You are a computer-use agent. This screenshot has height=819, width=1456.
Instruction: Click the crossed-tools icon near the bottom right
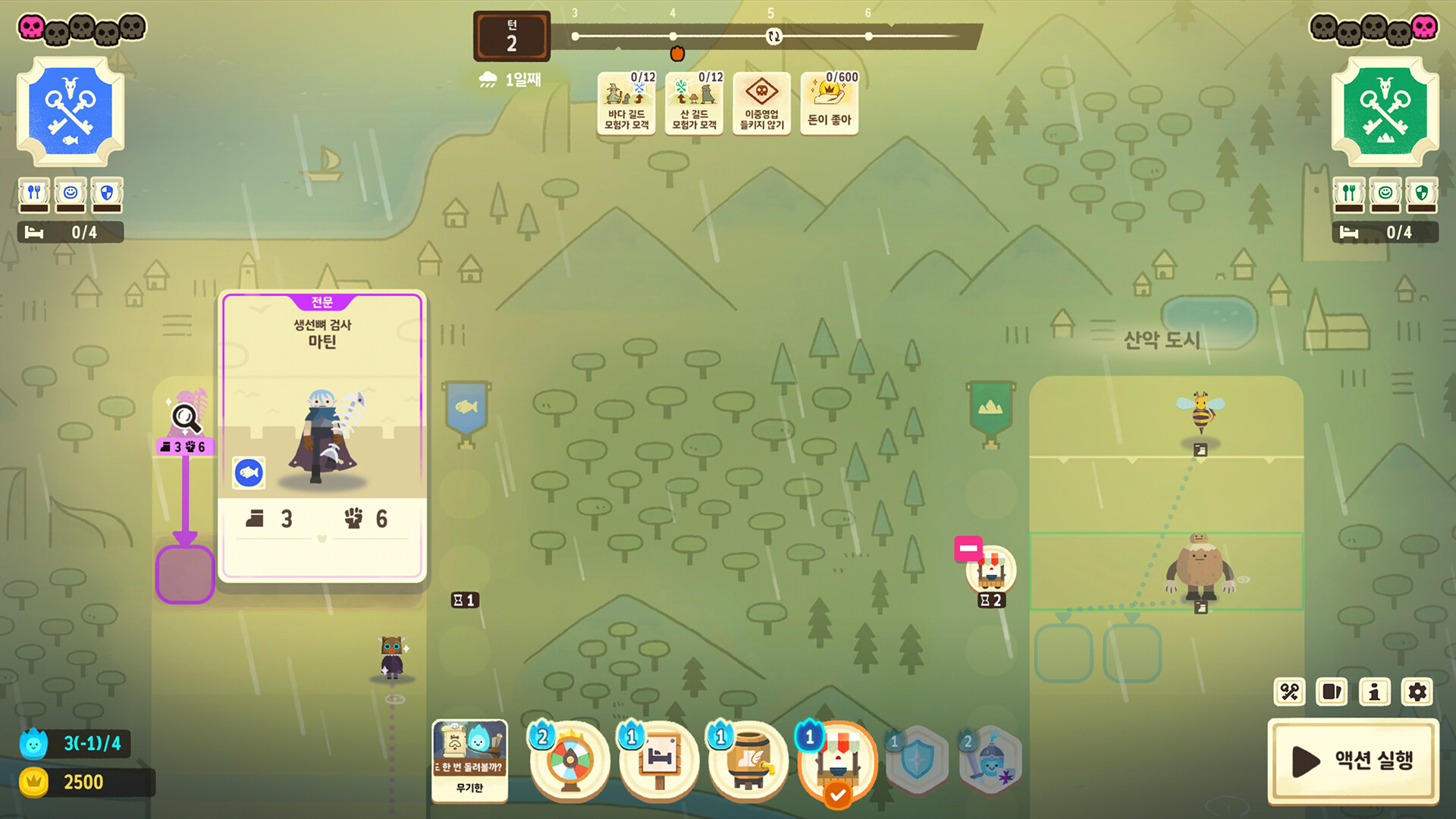[1289, 692]
